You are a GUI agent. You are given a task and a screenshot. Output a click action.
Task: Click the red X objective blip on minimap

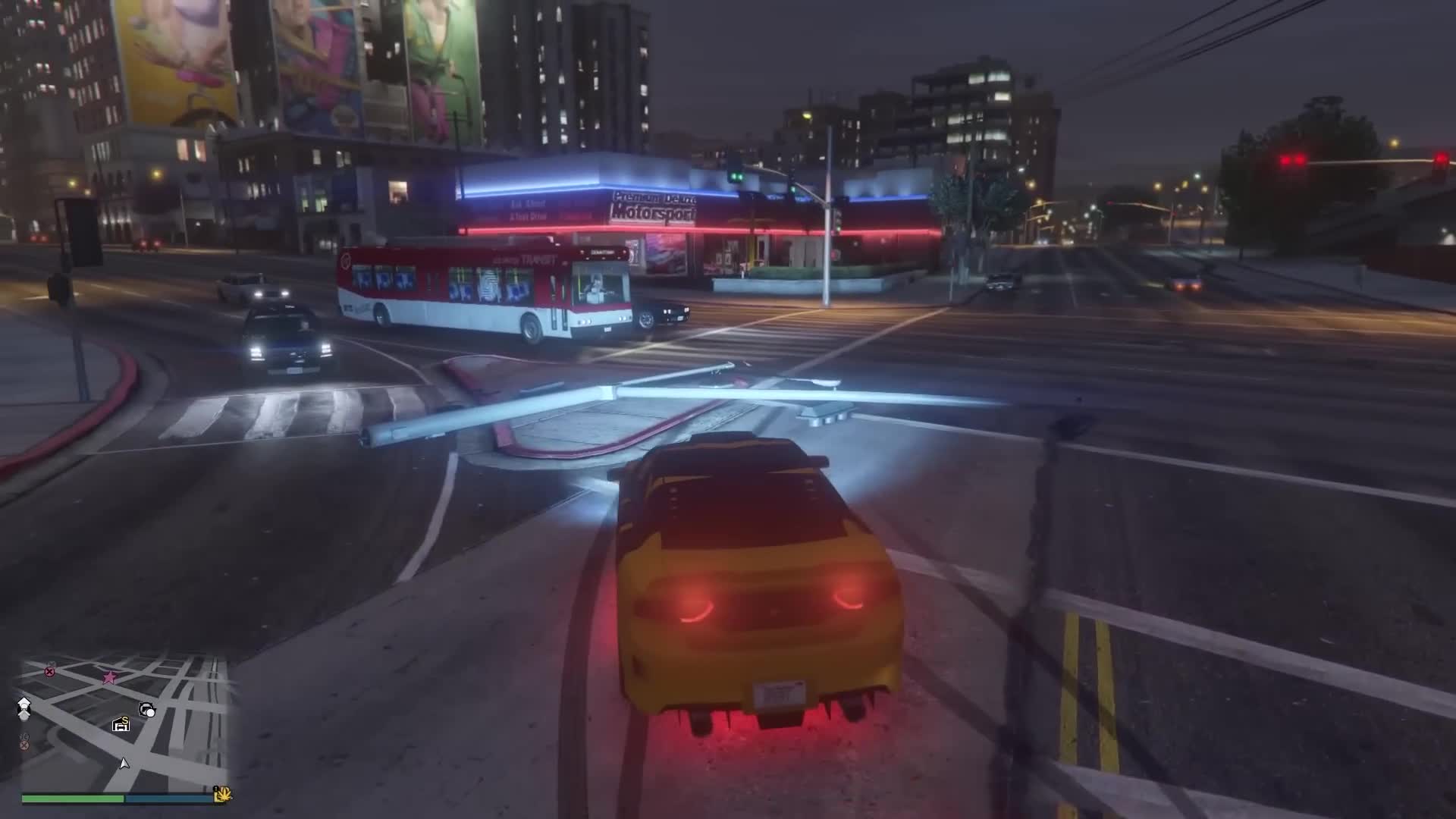click(x=49, y=671)
